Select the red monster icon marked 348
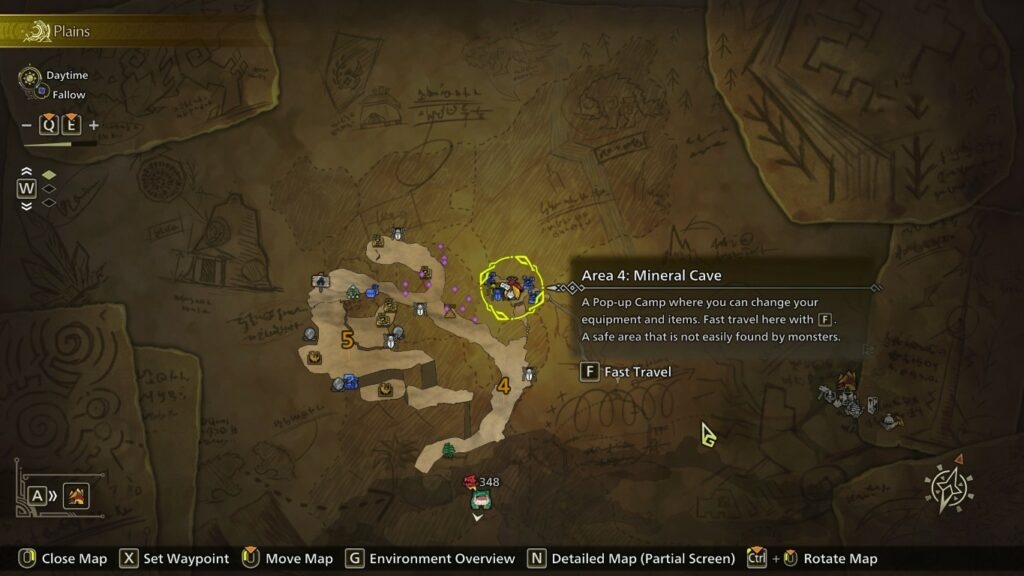 tap(470, 482)
